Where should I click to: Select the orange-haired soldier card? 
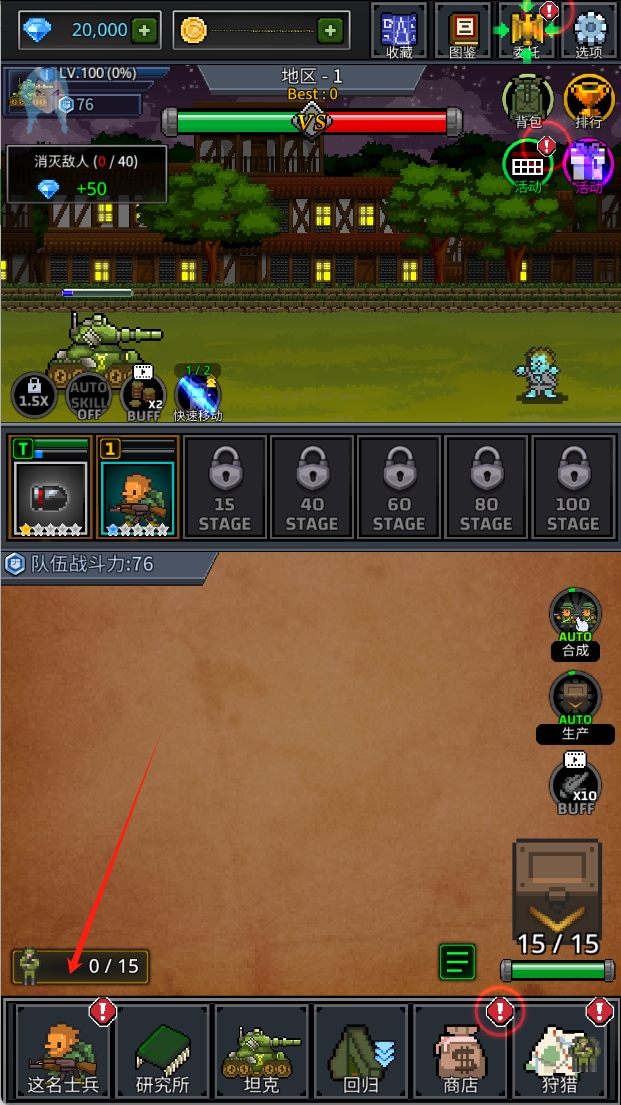(x=137, y=486)
